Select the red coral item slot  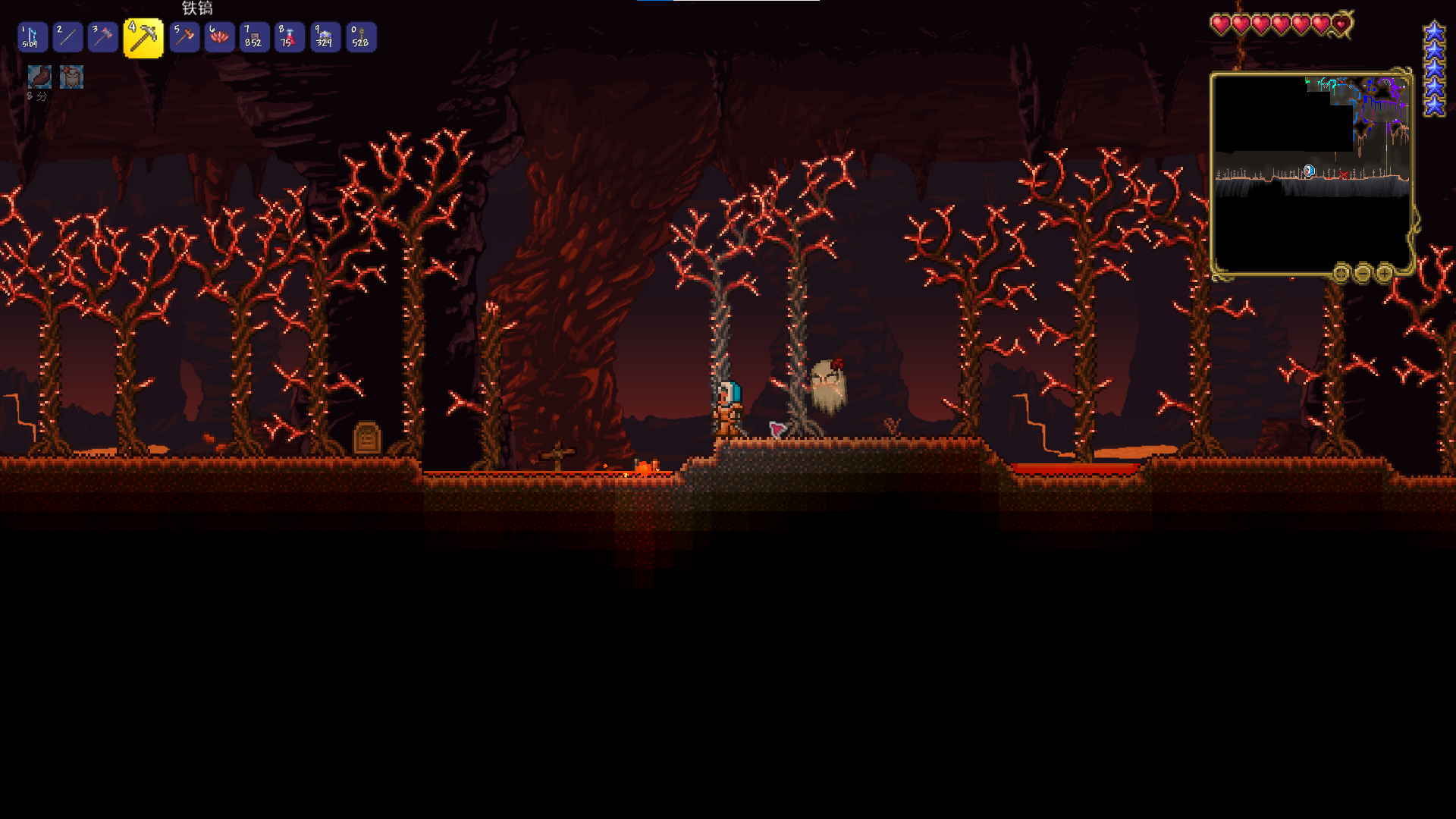[219, 37]
